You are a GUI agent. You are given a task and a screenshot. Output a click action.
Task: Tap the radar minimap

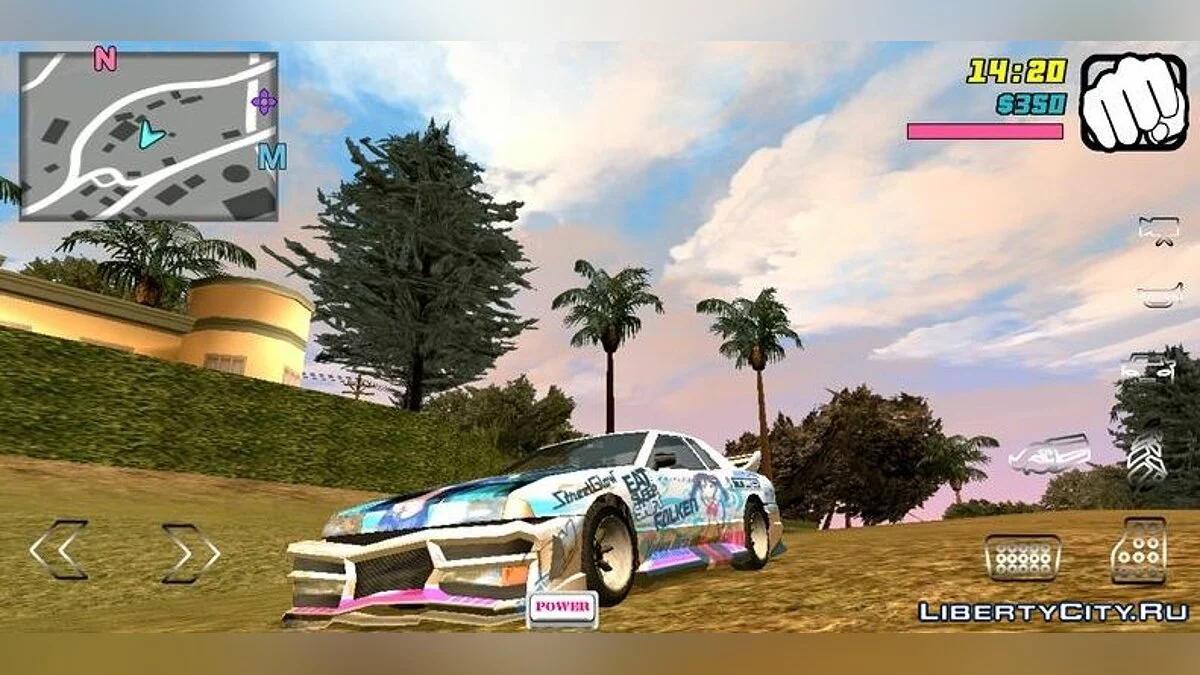coord(148,136)
